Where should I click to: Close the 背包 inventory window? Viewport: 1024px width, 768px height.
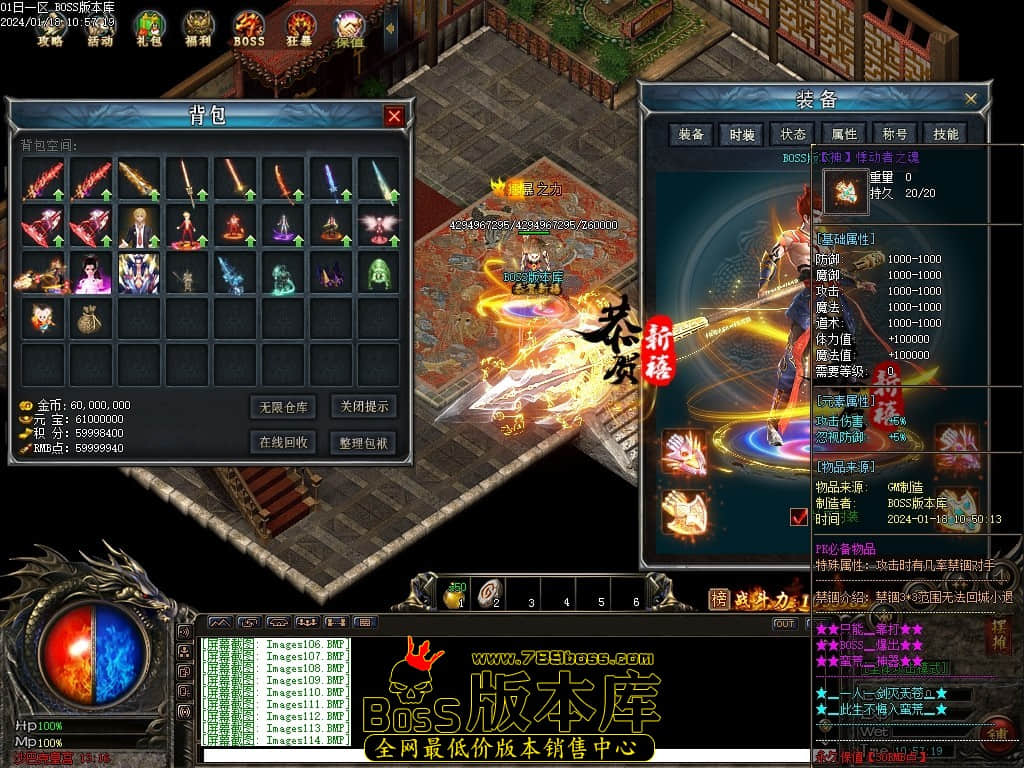coord(394,116)
